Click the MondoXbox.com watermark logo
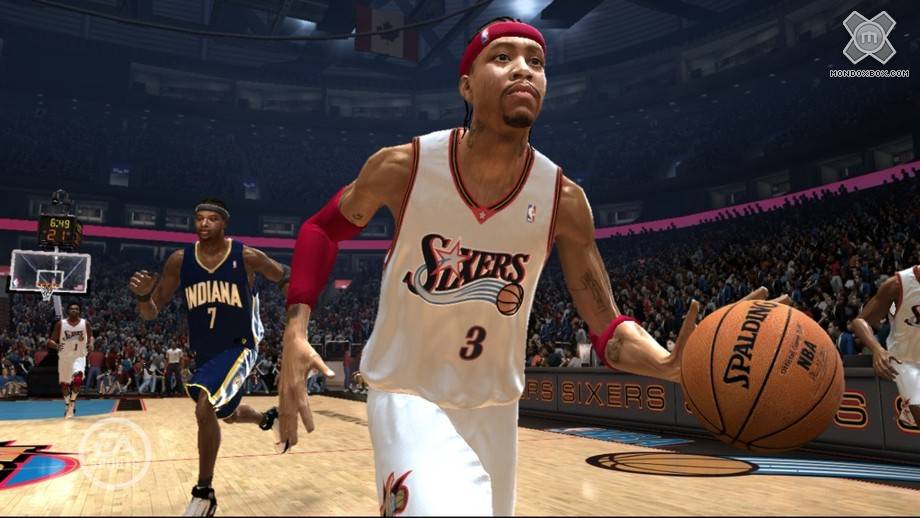This screenshot has width=920, height=518. 868,40
